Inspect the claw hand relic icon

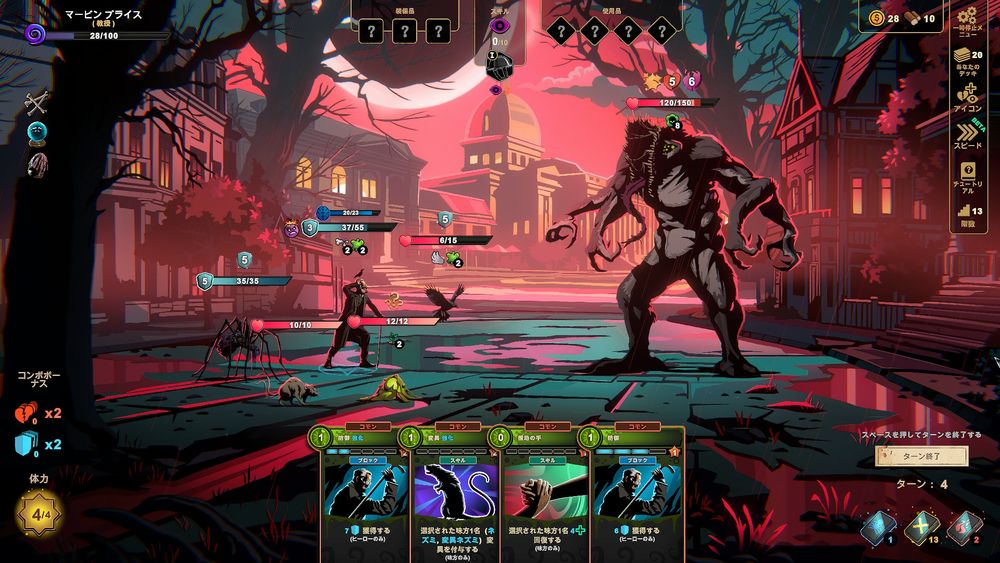point(37,164)
